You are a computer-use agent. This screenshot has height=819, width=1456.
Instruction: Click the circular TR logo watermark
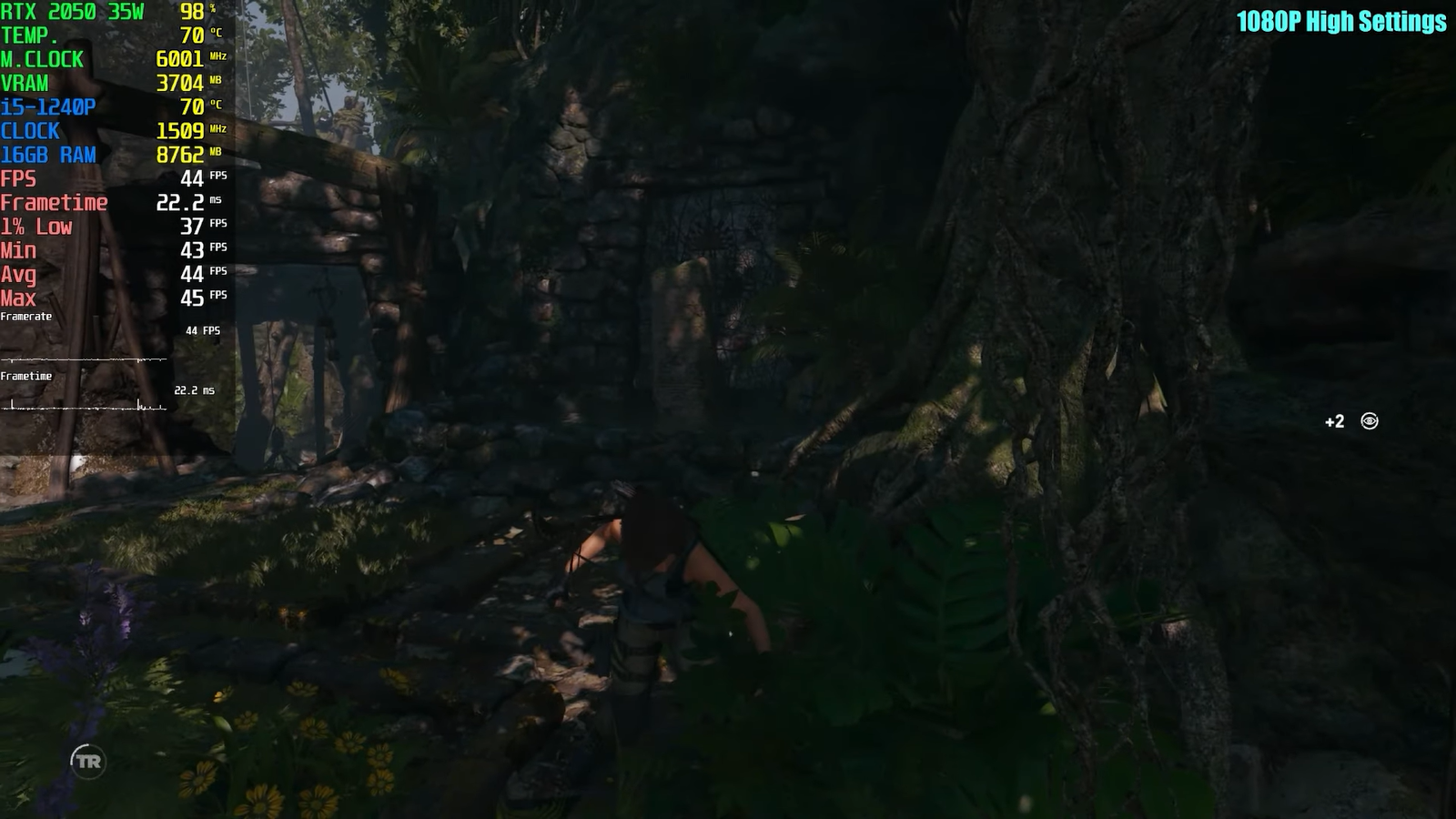(x=88, y=761)
